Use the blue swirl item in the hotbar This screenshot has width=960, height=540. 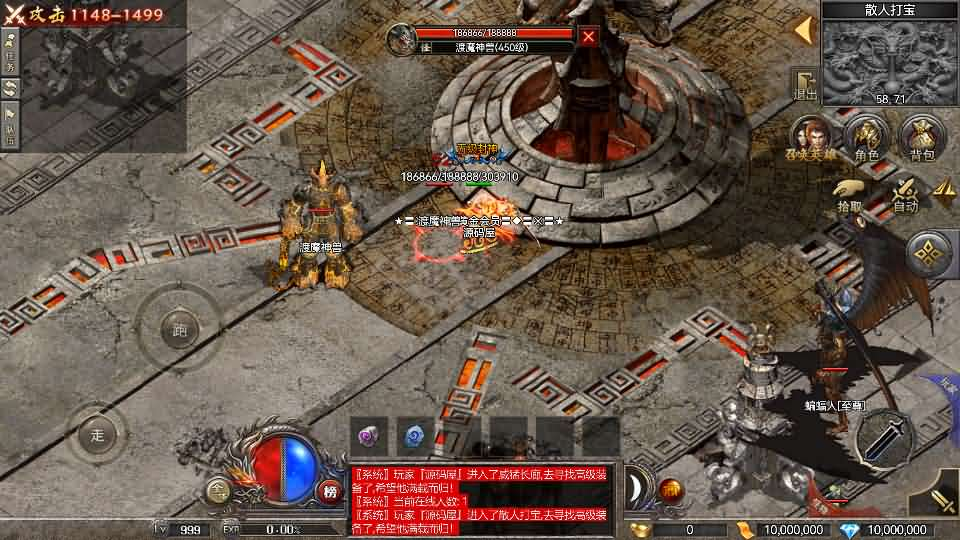click(x=414, y=435)
